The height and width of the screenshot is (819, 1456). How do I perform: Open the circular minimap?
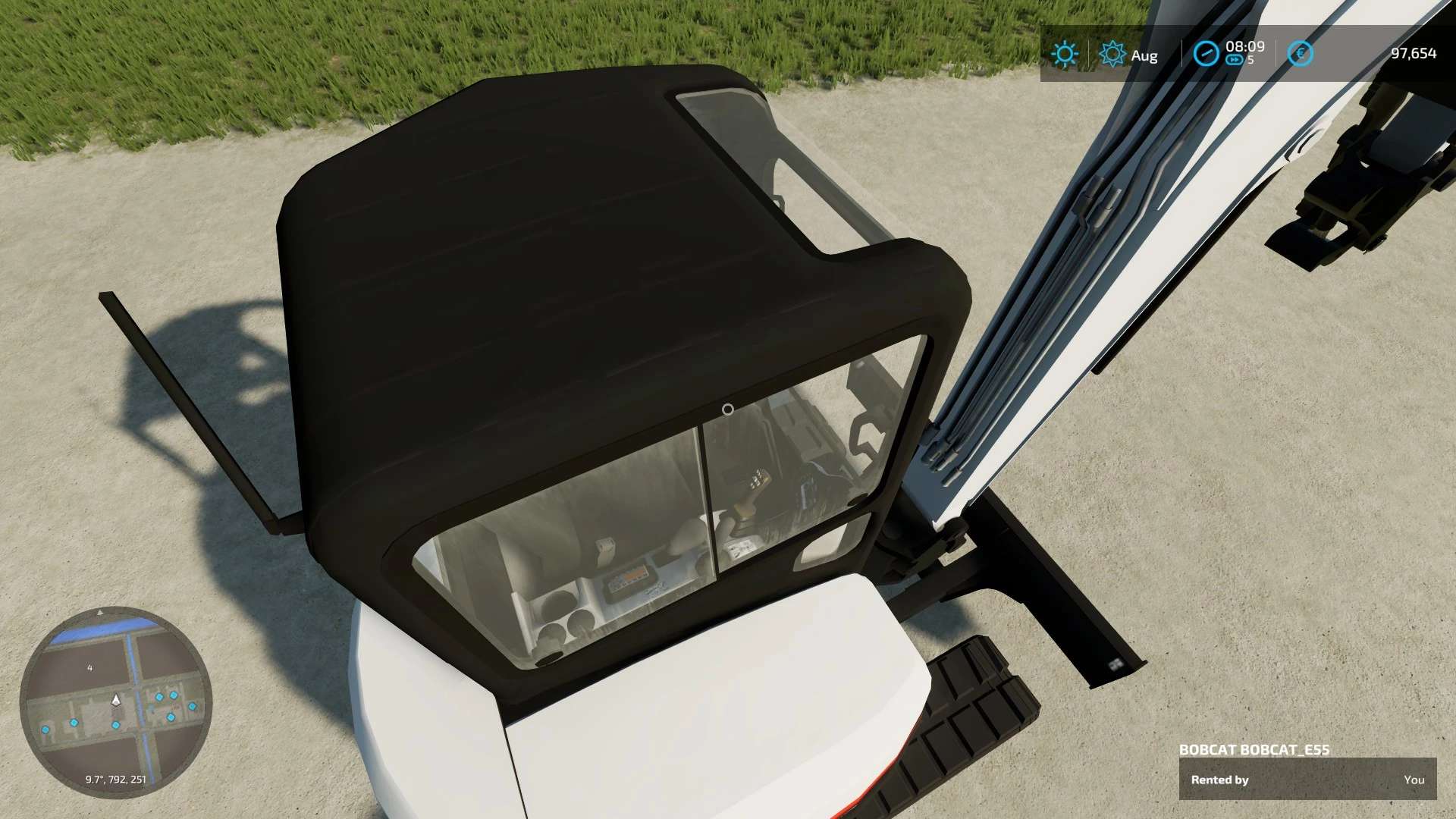[x=115, y=702]
